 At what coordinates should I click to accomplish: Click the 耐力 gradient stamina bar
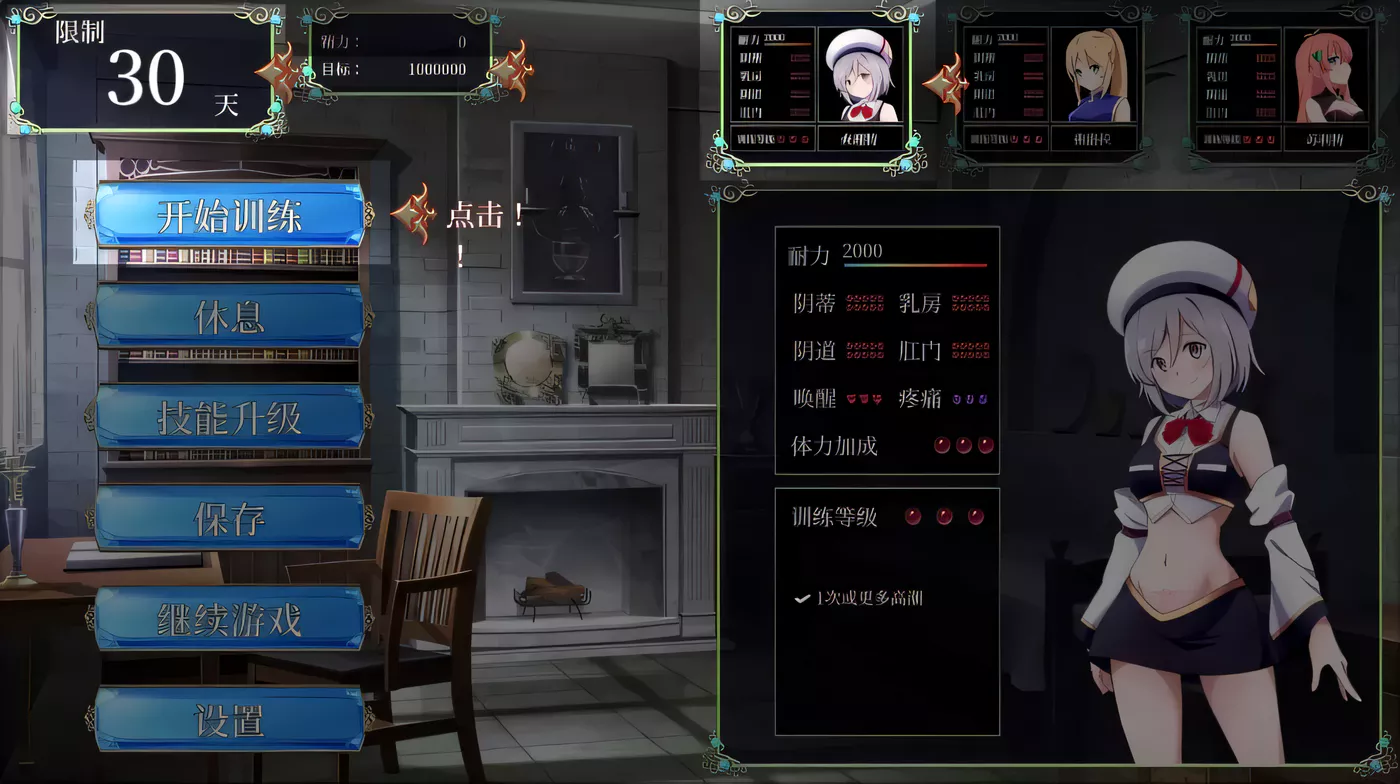(915, 266)
